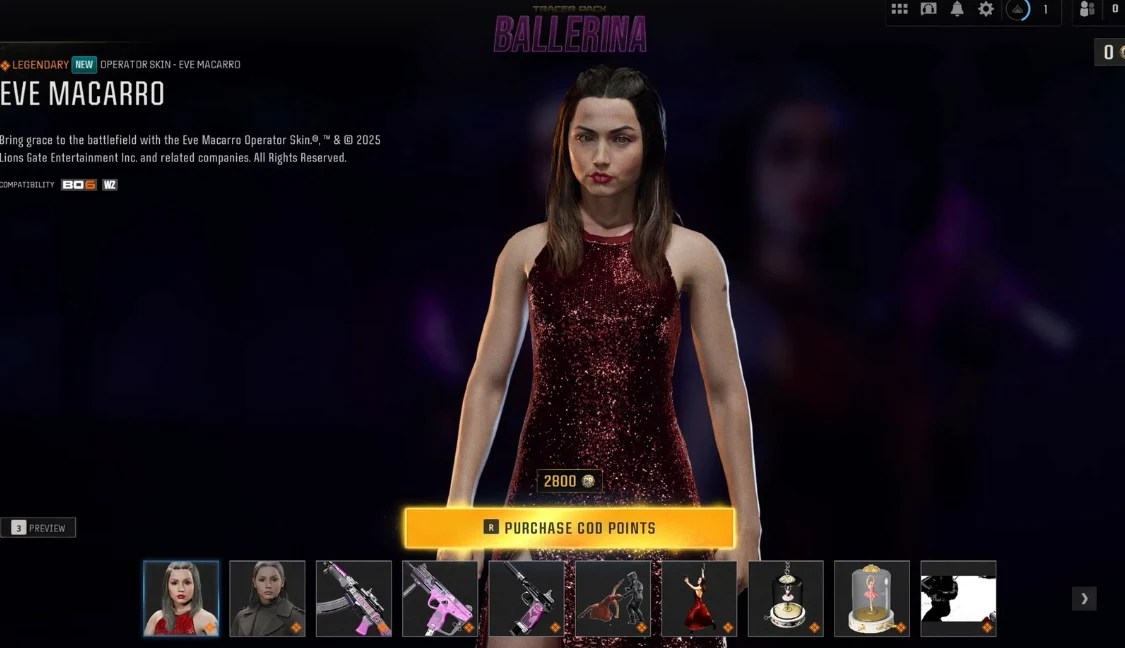Image resolution: width=1125 pixels, height=648 pixels.
Task: Open notifications bell icon
Action: 957,9
